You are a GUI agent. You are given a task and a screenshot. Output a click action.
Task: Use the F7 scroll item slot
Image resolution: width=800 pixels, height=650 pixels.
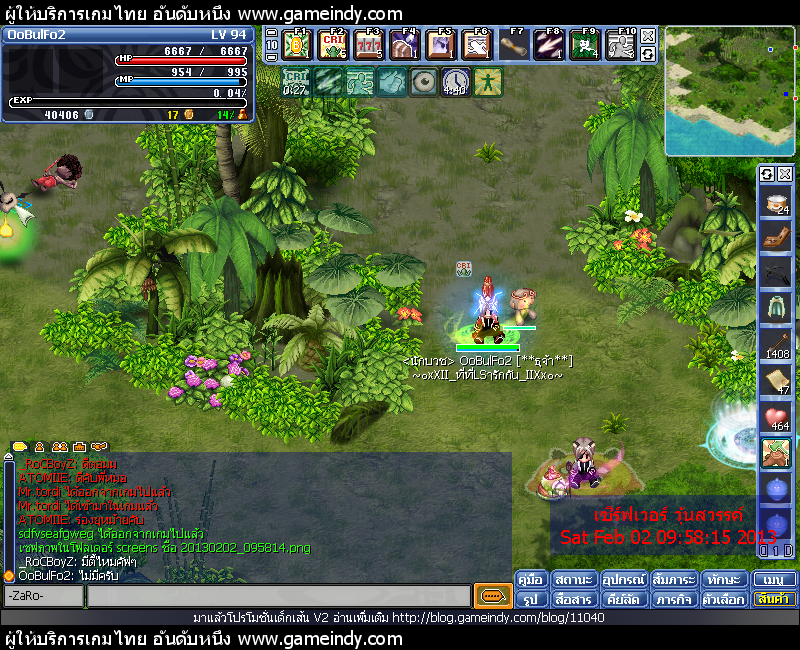[514, 45]
